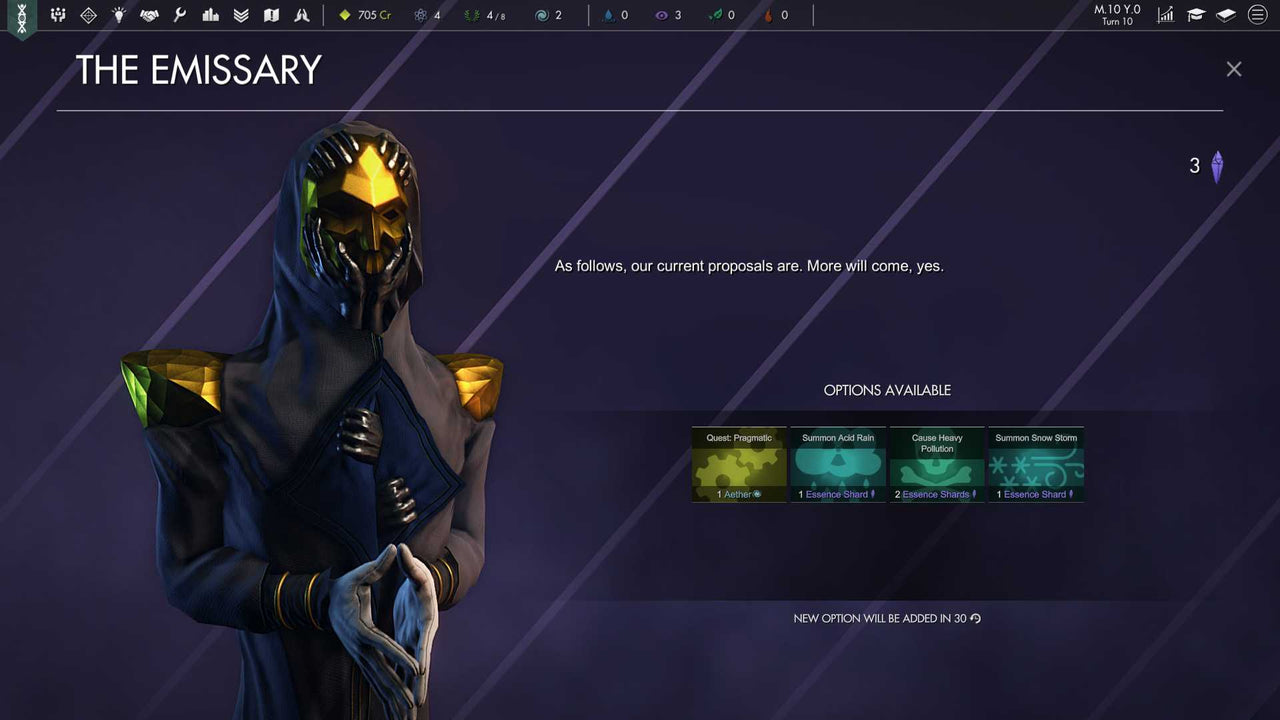The height and width of the screenshot is (720, 1280).
Task: Select the Summon Snow Storm option
Action: 1035,463
